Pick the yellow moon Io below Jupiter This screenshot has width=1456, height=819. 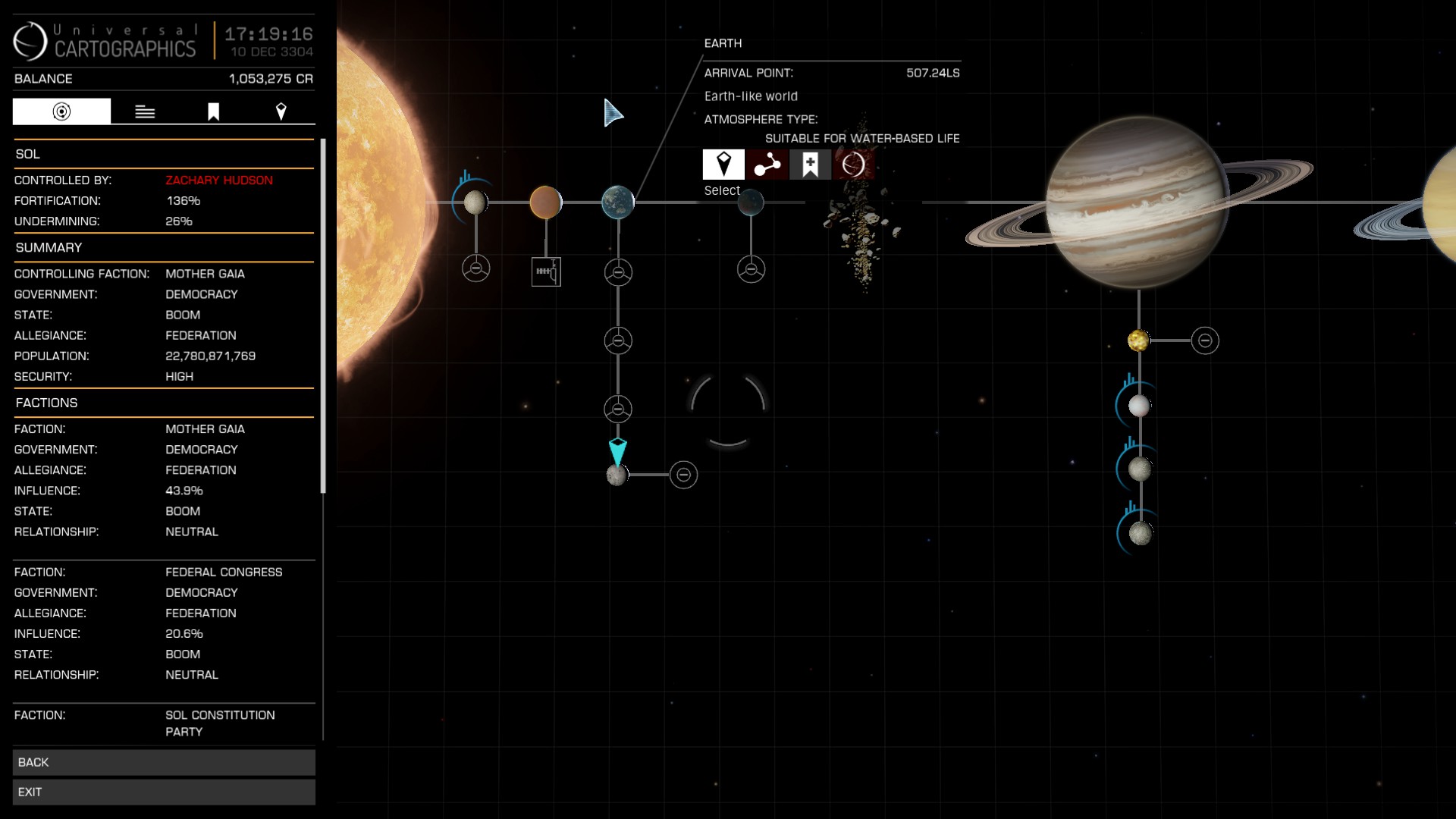[1137, 340]
